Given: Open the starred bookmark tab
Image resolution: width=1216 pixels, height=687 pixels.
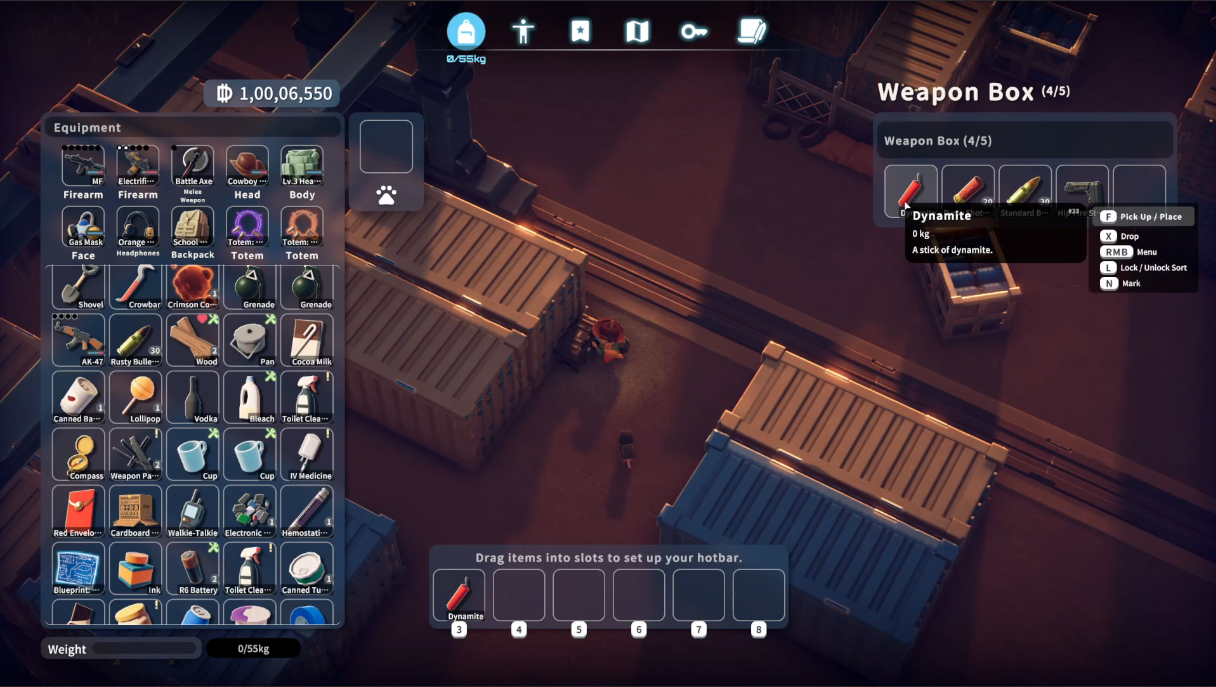Looking at the screenshot, I should pyautogui.click(x=580, y=31).
